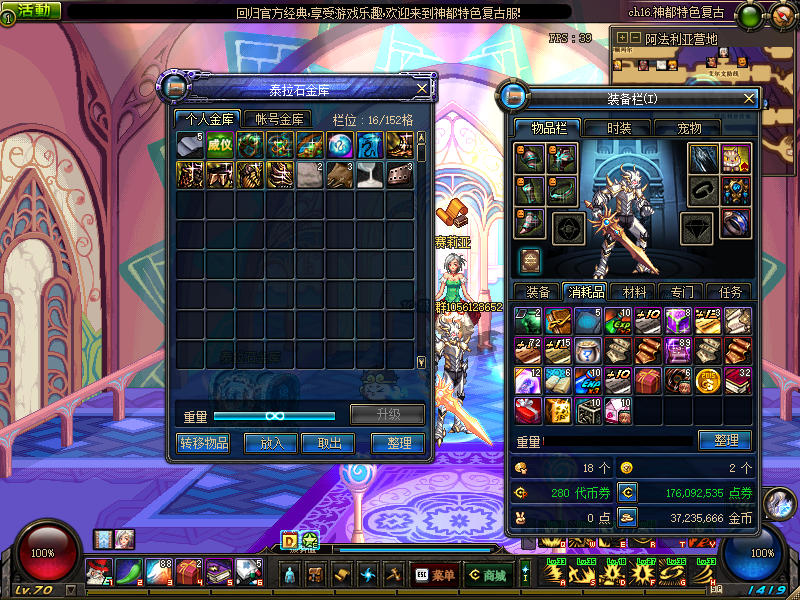
Task: Sort the vault with its 整理 button
Action: pos(397,443)
